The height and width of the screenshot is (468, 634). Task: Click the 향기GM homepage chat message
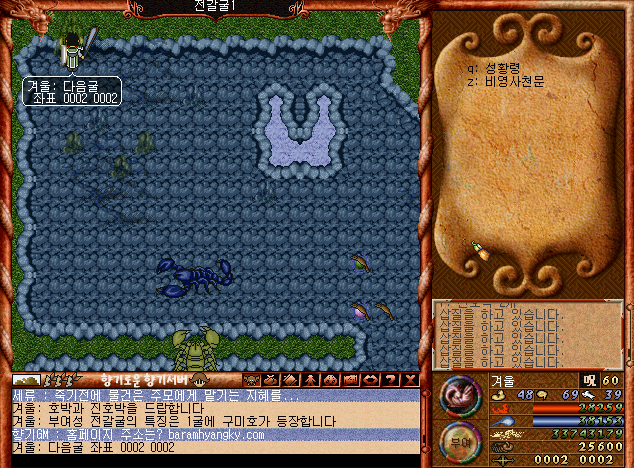coord(140,435)
